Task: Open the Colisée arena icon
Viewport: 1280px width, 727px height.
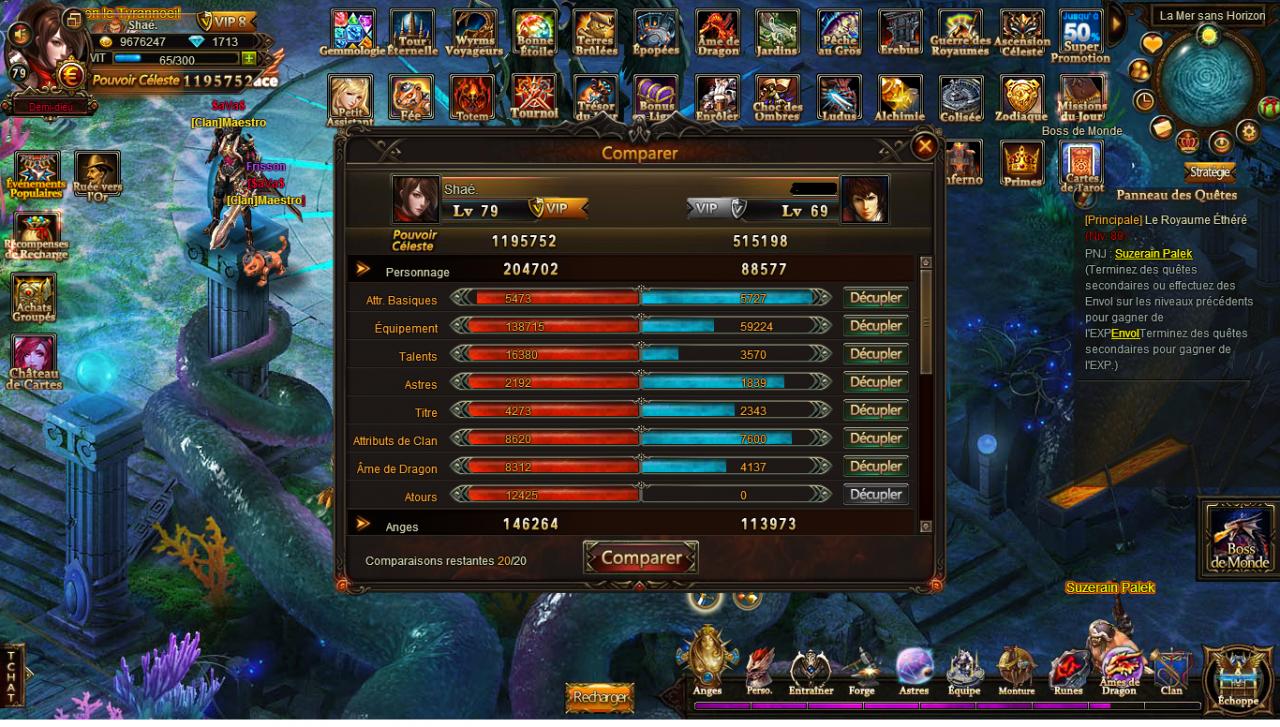Action: [961, 98]
